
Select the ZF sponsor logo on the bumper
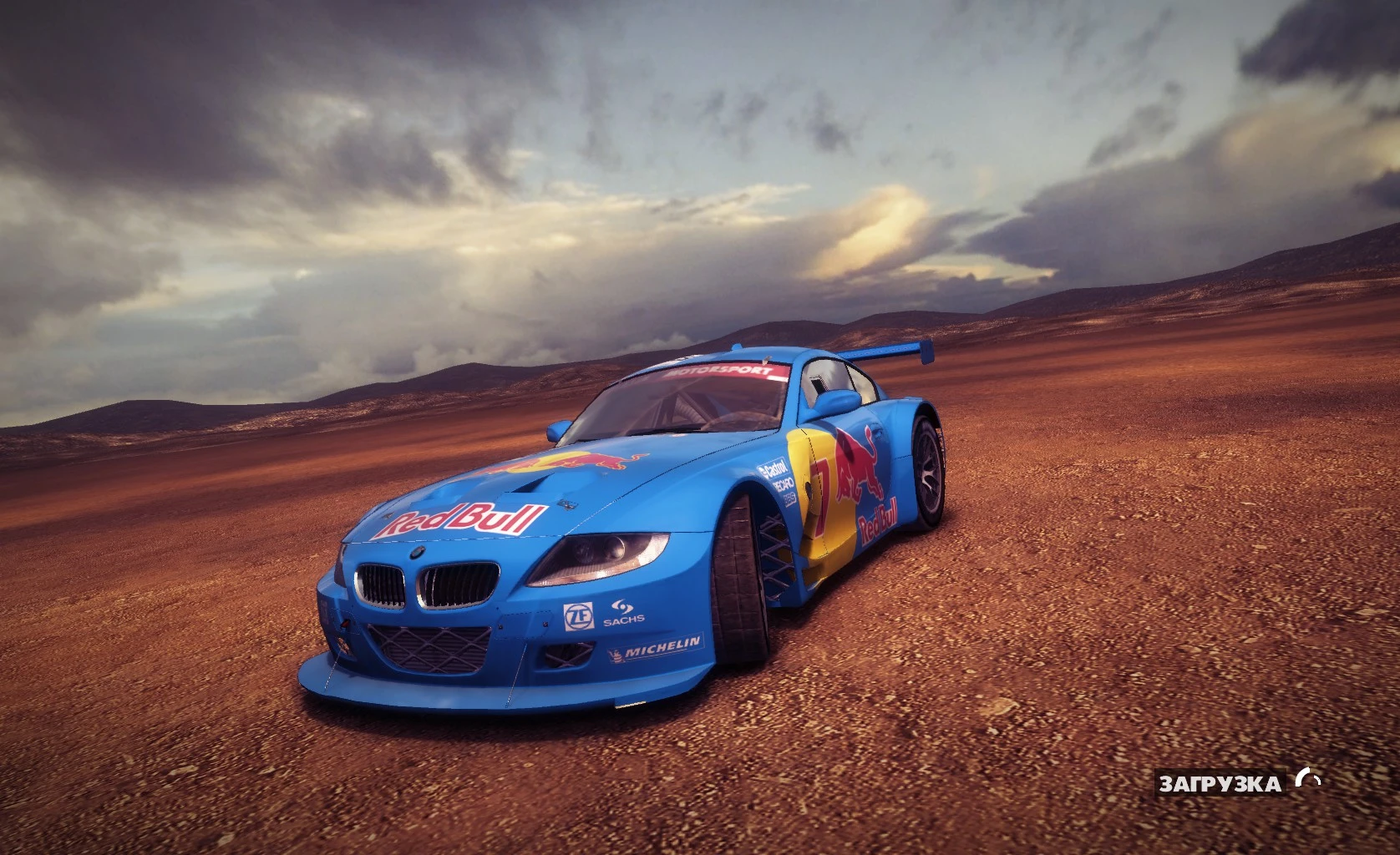pyautogui.click(x=579, y=615)
